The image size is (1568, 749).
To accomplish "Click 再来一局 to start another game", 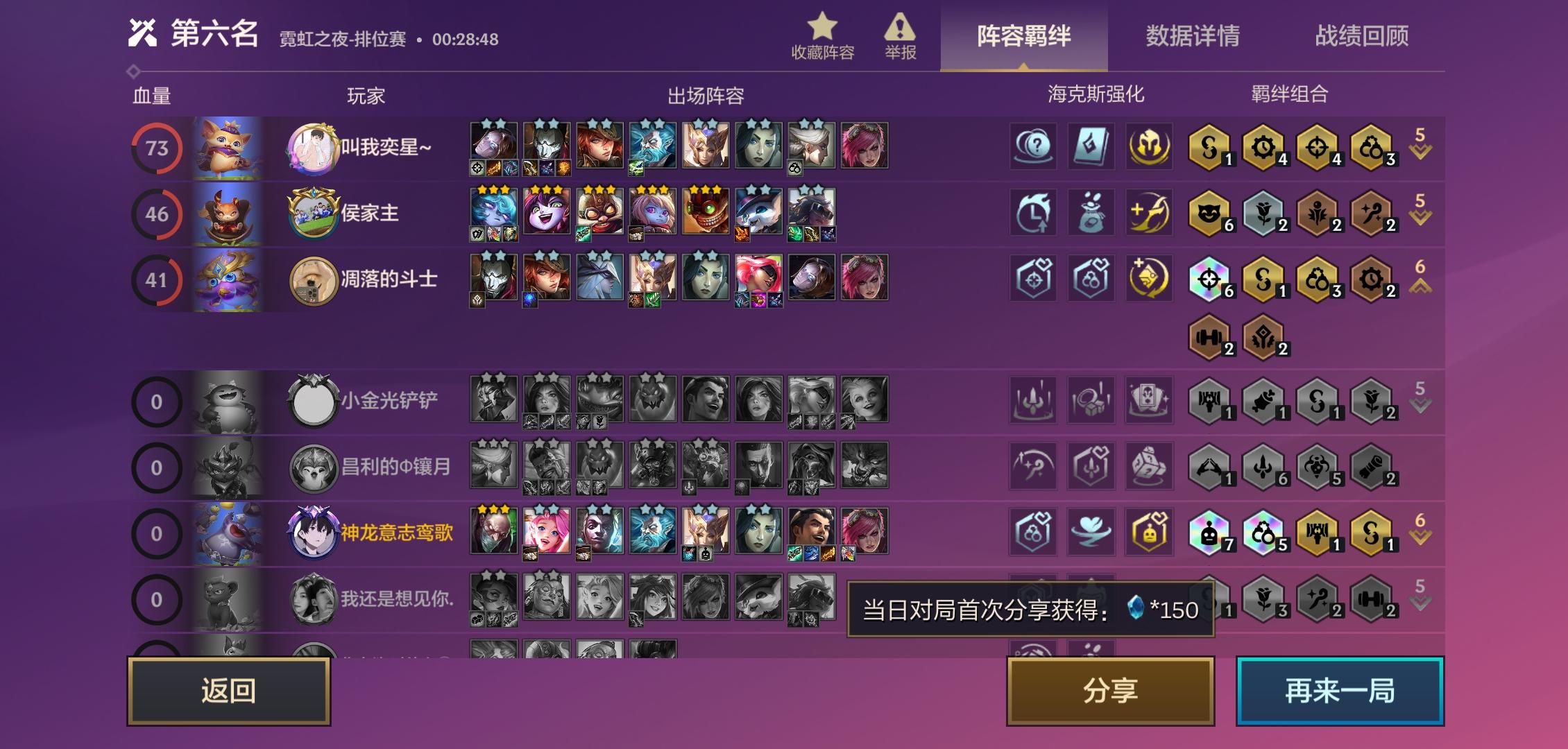I will tap(1340, 691).
